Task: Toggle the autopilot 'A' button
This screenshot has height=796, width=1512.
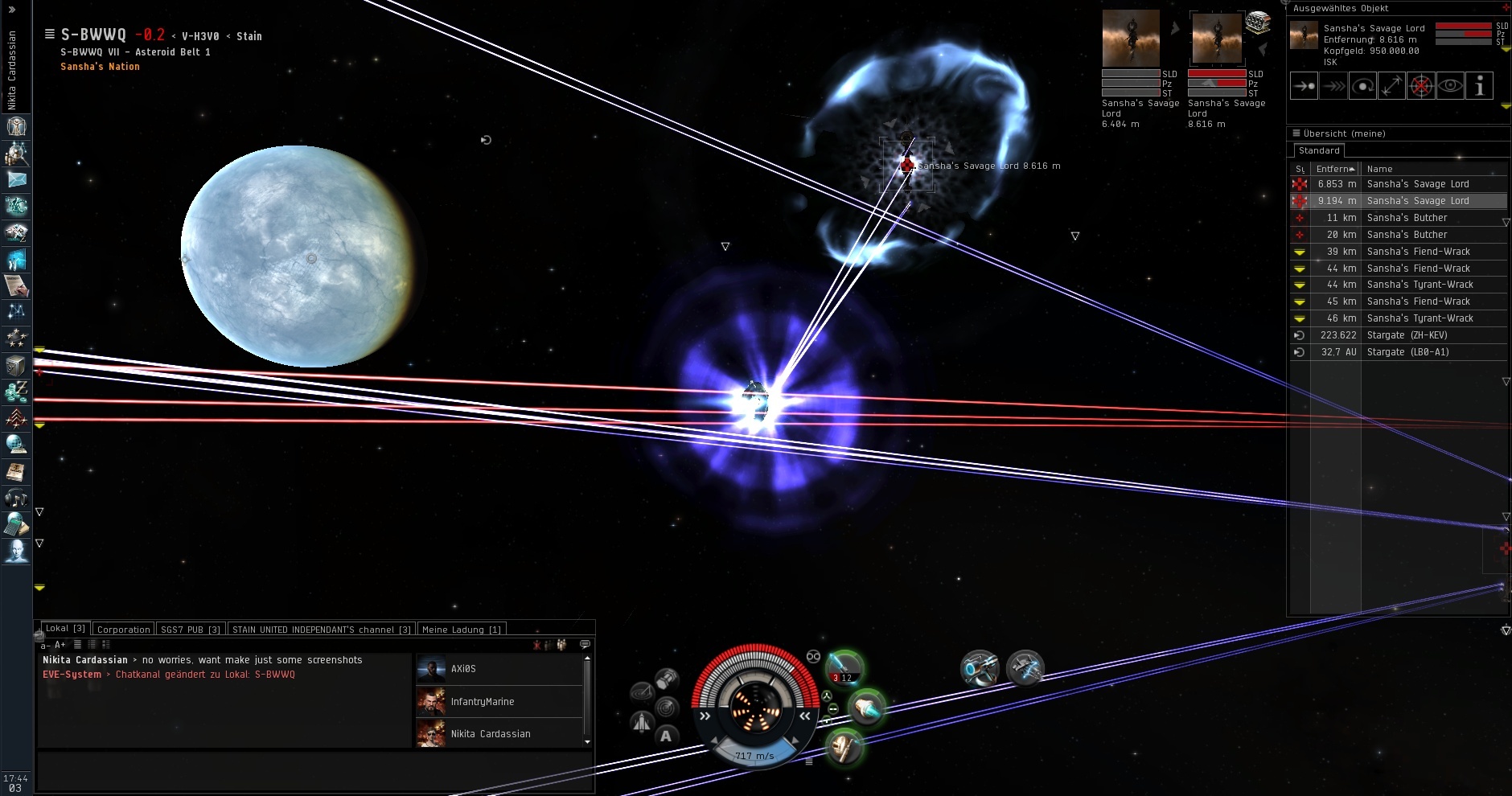Action: pos(666,735)
